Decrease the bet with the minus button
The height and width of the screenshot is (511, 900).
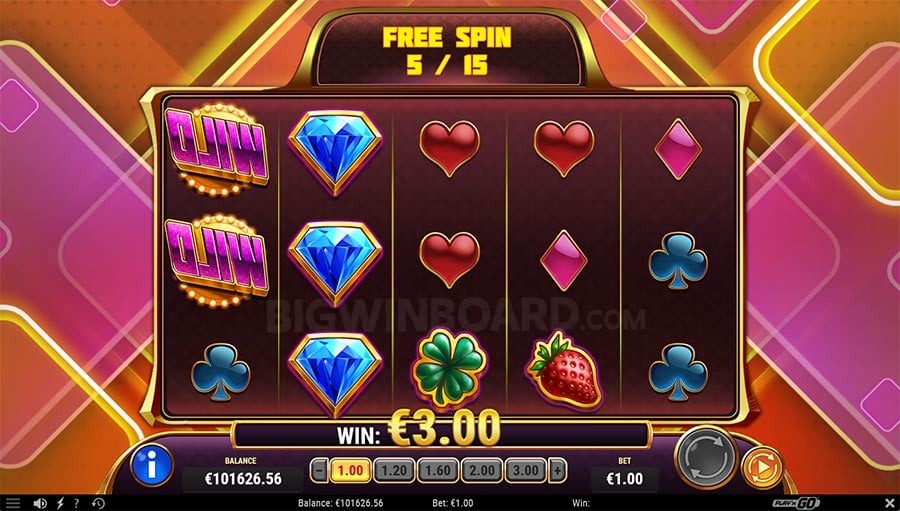319,470
